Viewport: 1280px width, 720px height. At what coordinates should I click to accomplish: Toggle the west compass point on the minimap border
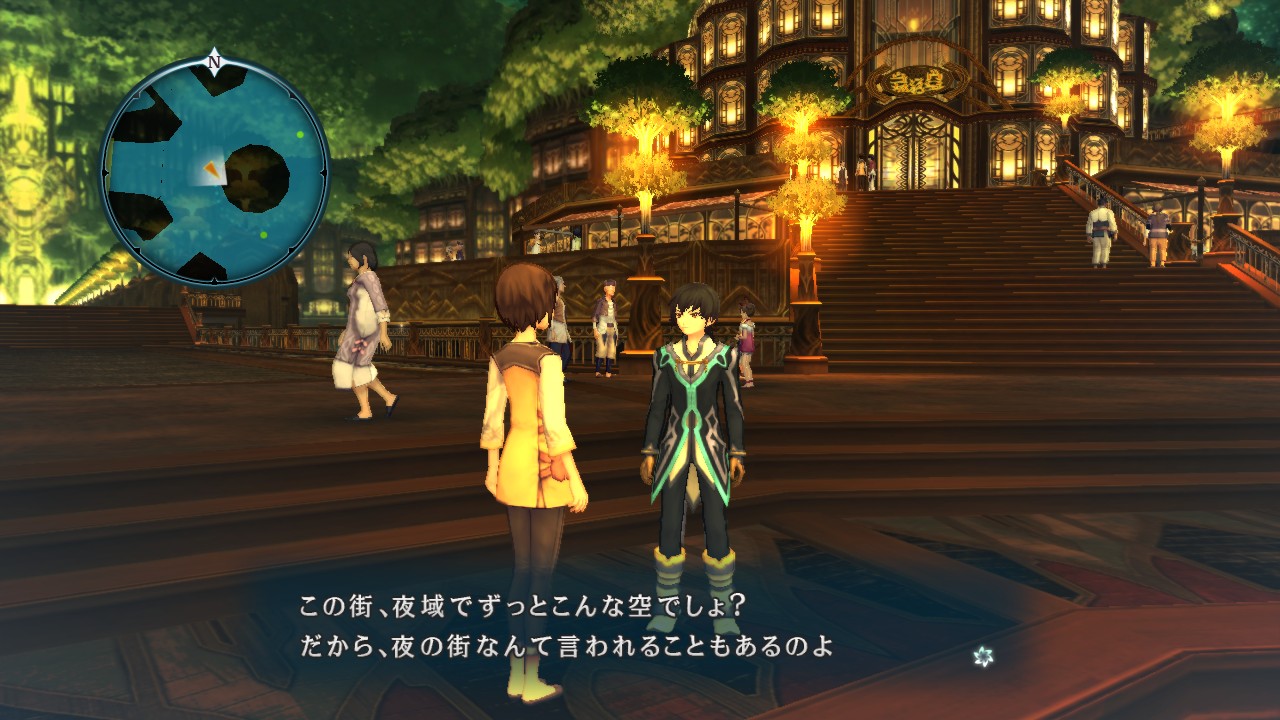point(104,172)
